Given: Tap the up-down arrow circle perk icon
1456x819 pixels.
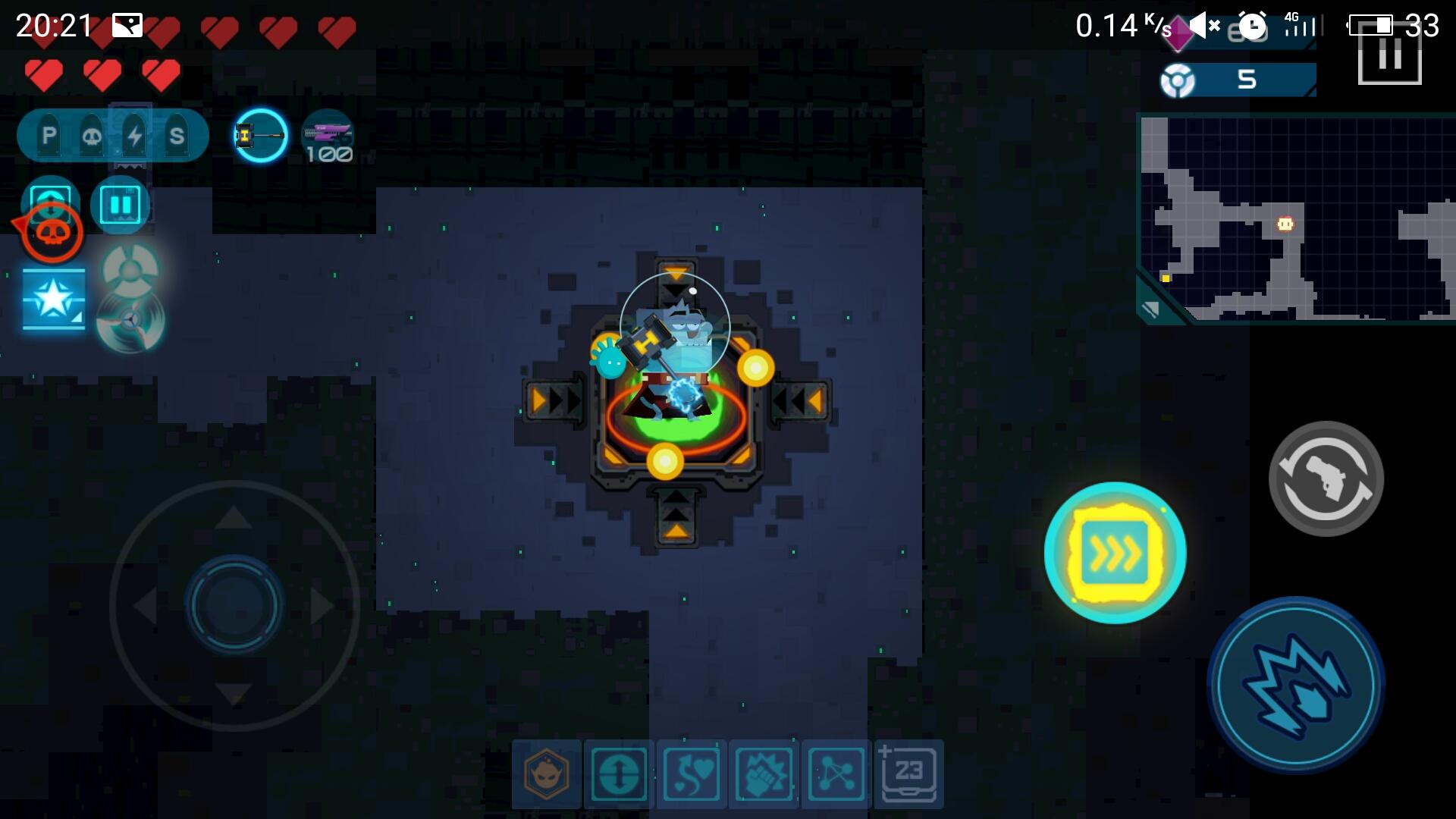Looking at the screenshot, I should (x=620, y=774).
